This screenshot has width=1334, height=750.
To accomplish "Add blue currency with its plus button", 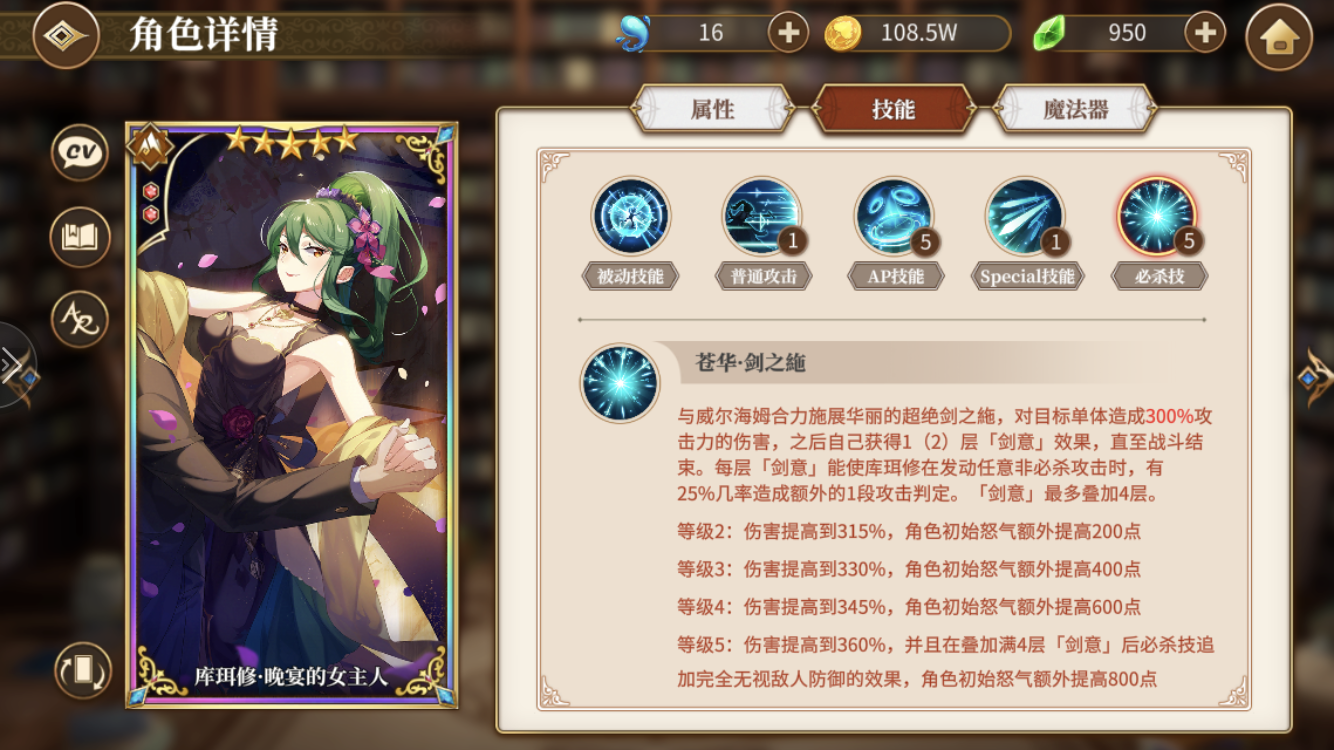I will coord(787,31).
